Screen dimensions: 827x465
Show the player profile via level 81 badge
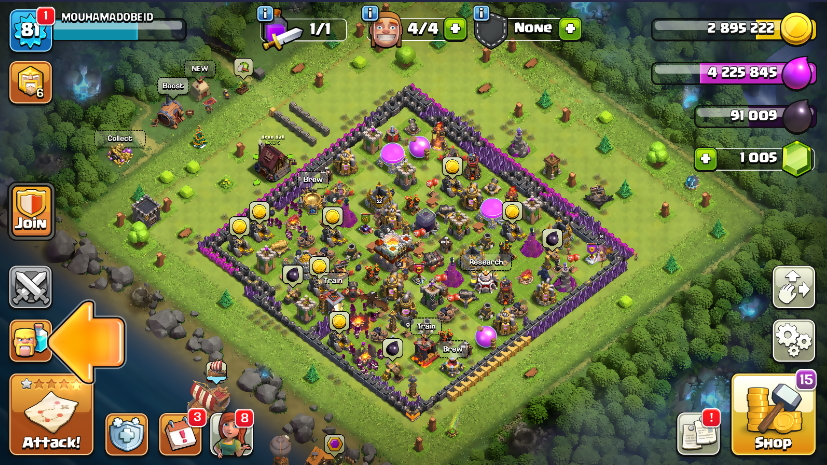(27, 30)
